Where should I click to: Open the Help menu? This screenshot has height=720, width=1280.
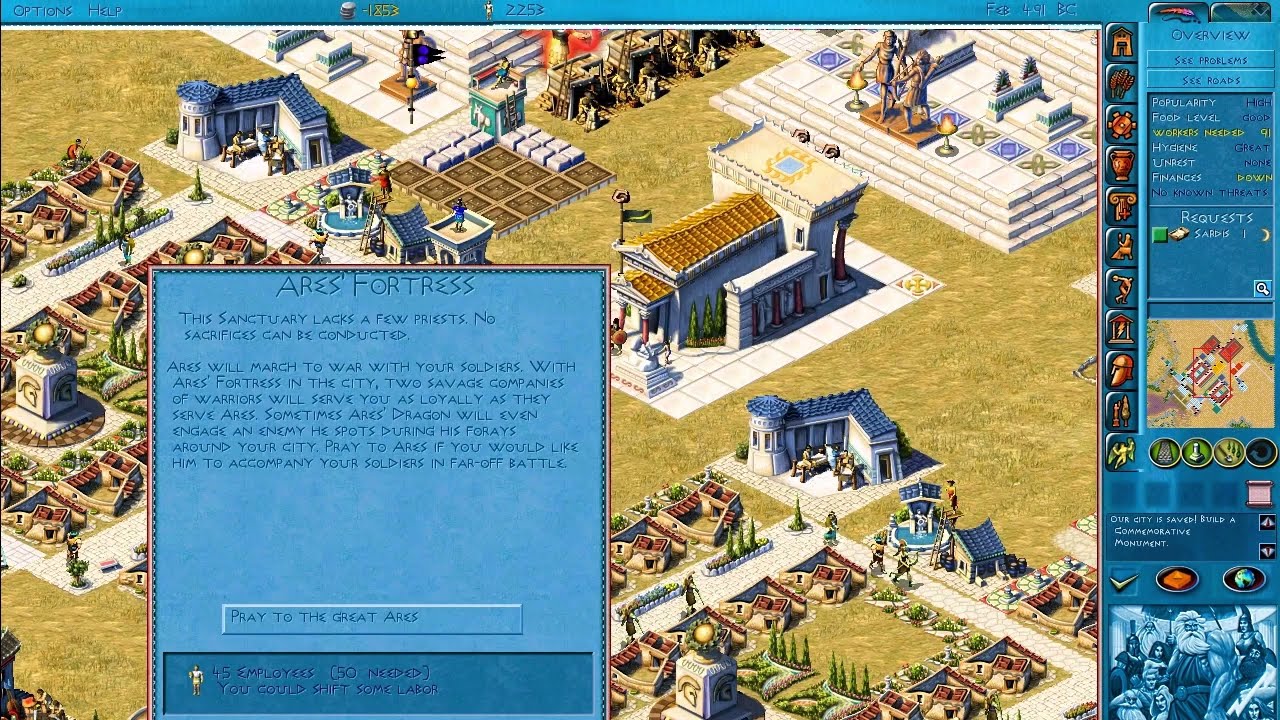pos(105,11)
